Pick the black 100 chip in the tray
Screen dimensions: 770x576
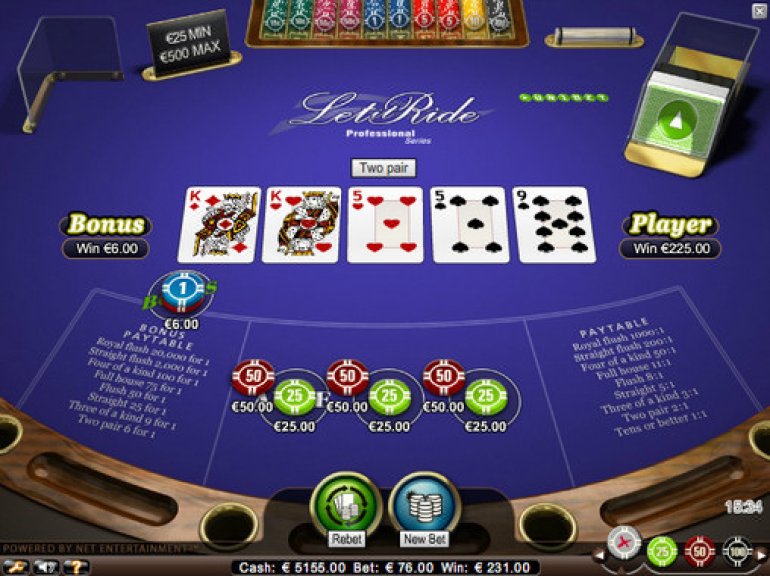736,549
